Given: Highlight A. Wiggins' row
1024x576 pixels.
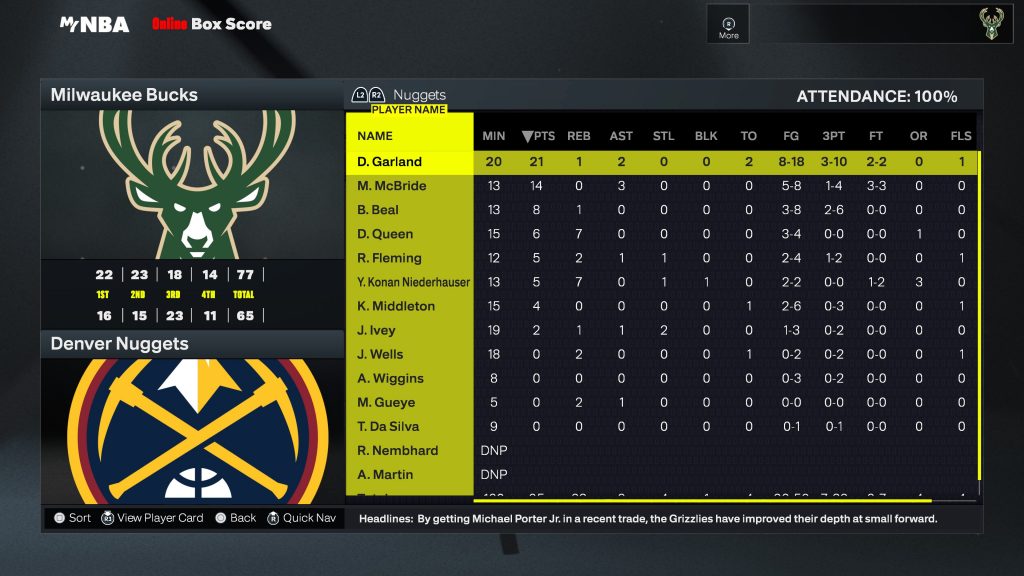Looking at the screenshot, I should [390, 378].
